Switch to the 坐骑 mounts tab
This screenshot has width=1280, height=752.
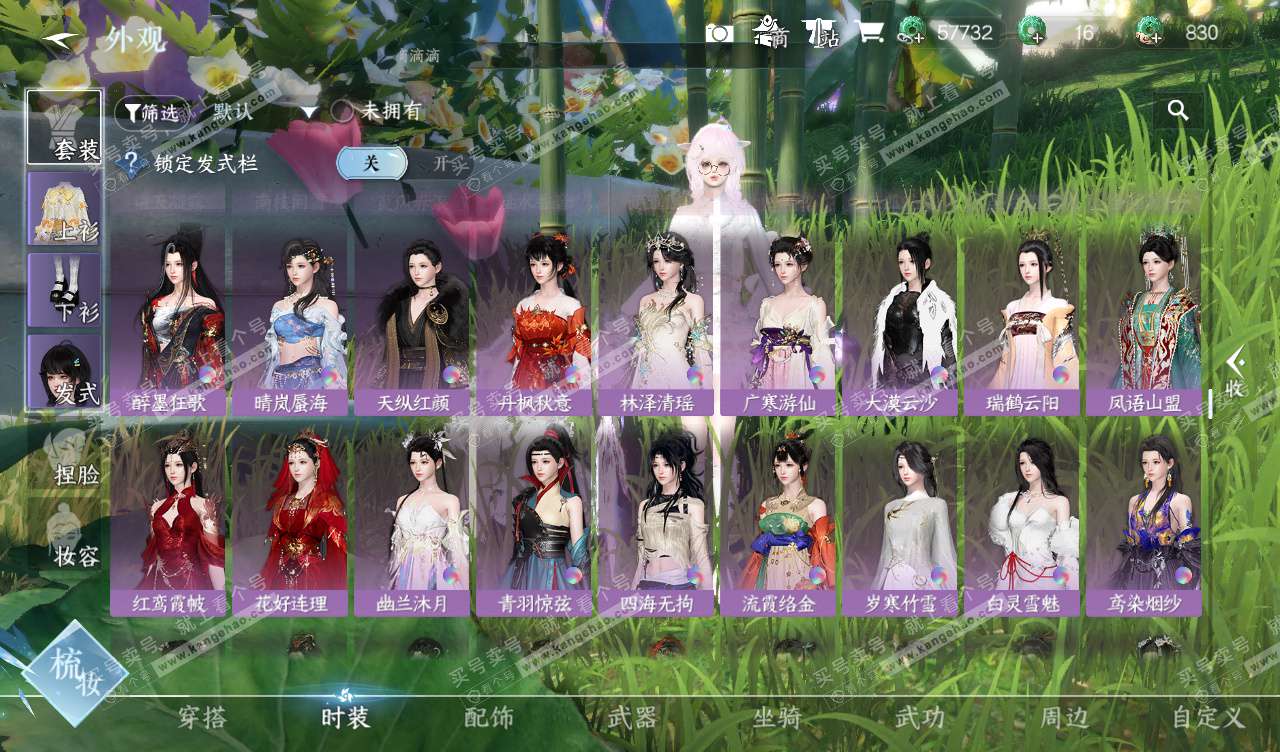click(x=777, y=717)
